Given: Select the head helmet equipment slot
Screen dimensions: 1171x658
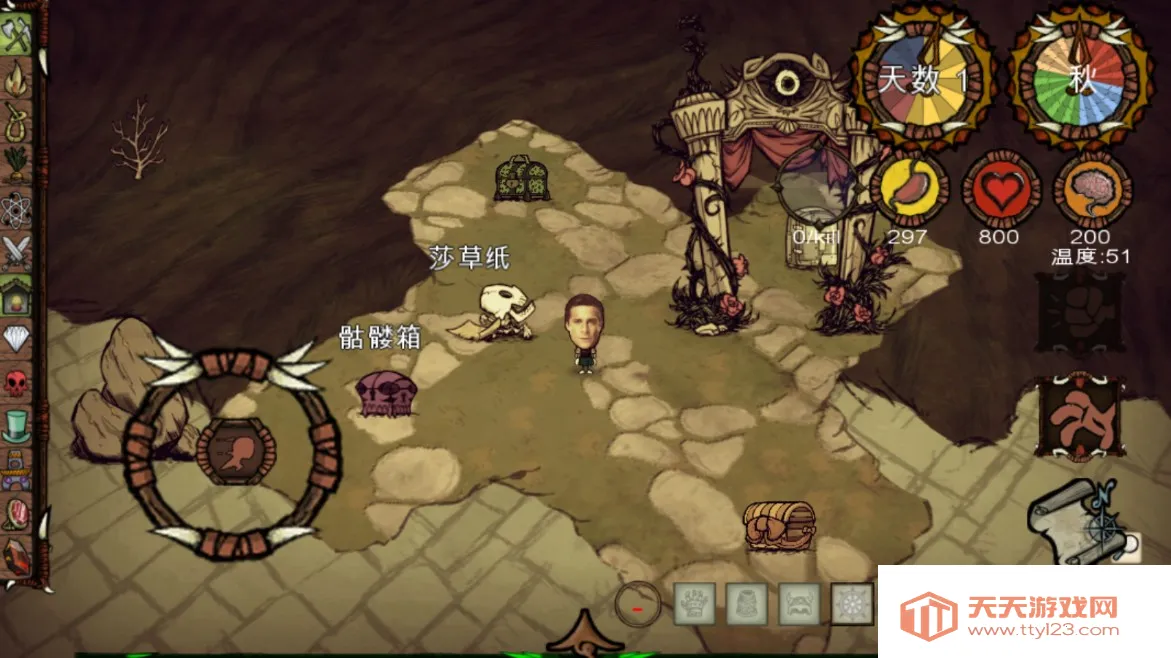Looking at the screenshot, I should coord(799,603).
